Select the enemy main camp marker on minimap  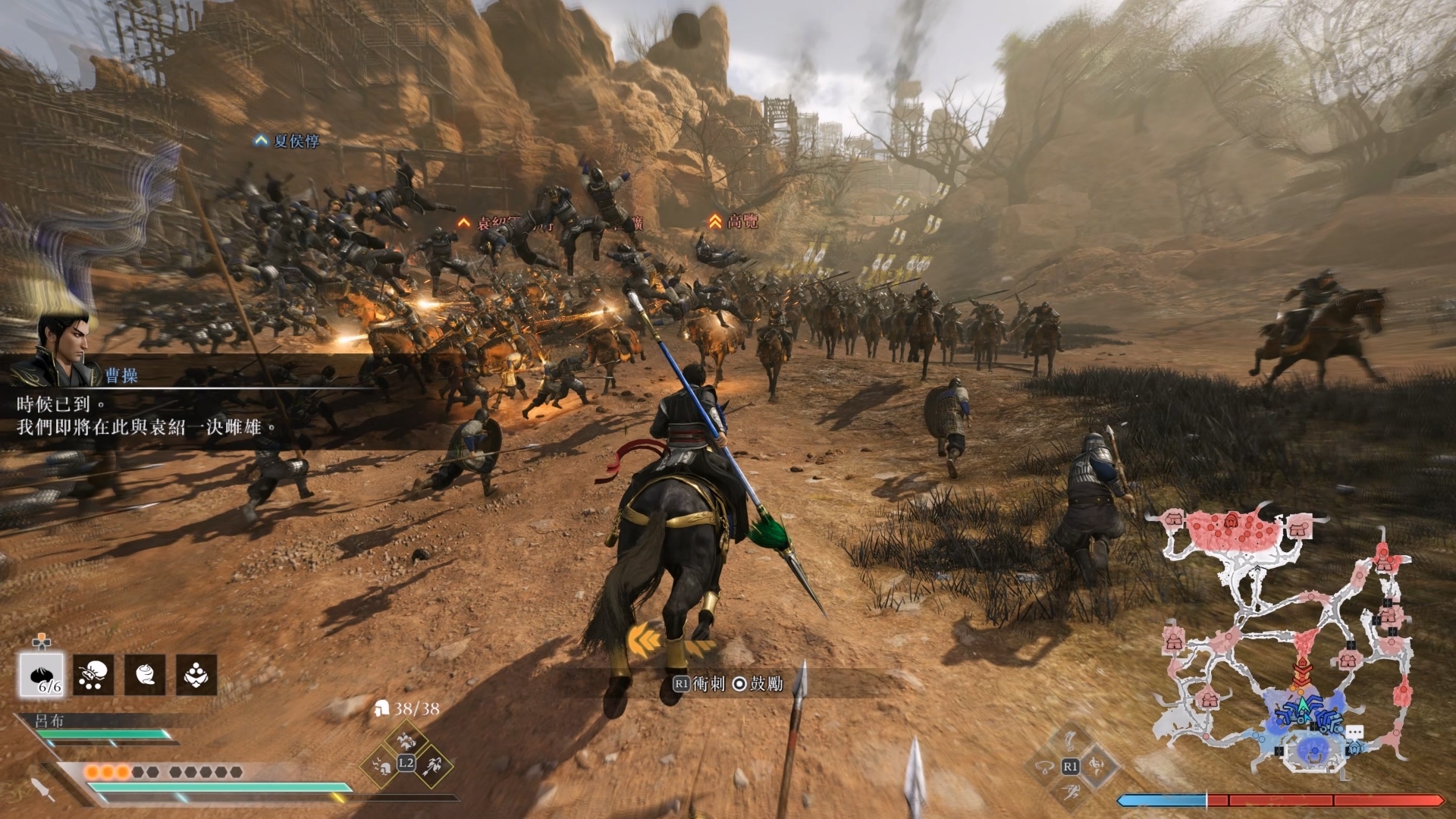1232,521
